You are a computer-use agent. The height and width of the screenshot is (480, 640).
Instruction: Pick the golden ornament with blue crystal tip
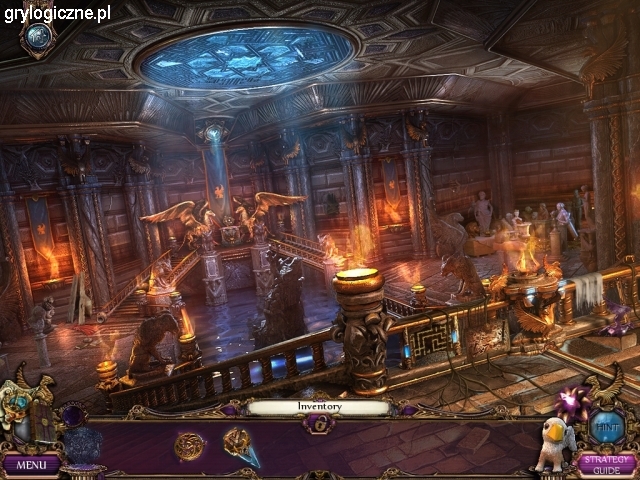coord(240,444)
